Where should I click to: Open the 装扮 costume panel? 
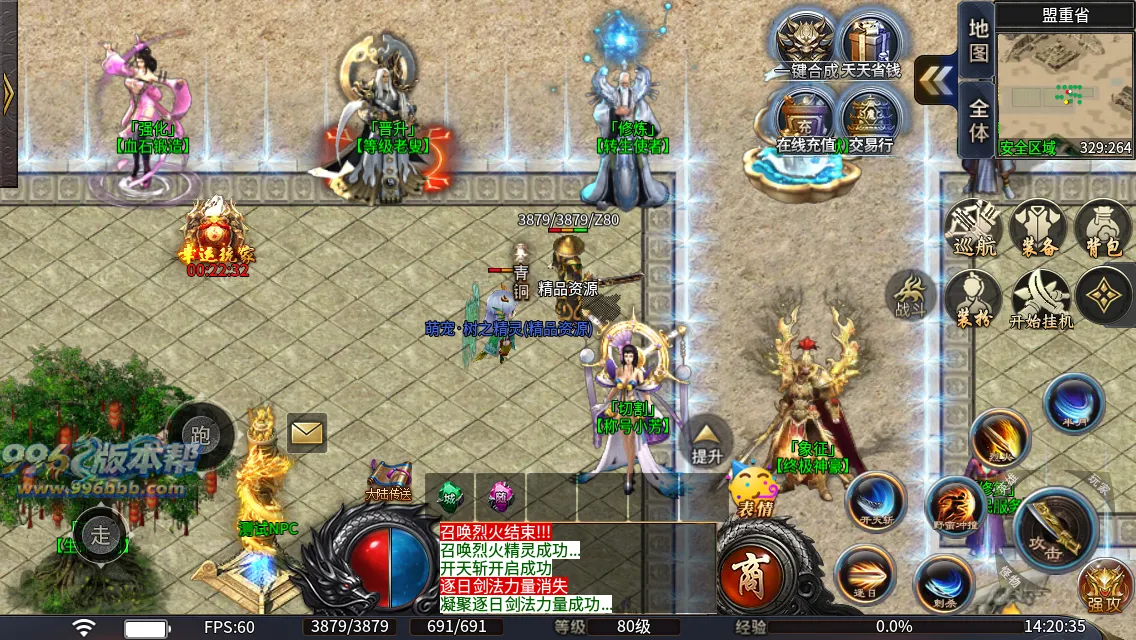click(x=974, y=300)
